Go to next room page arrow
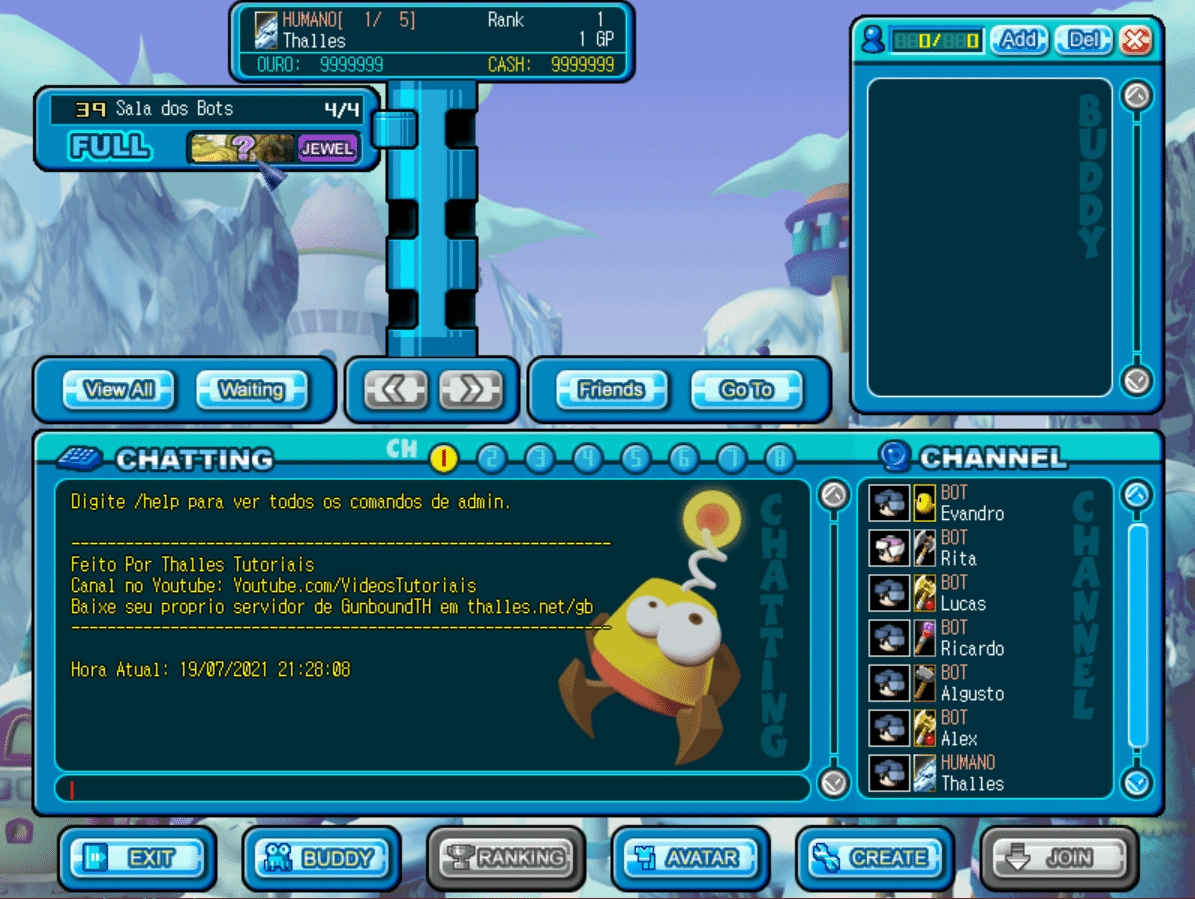The width and height of the screenshot is (1195, 899). click(469, 390)
